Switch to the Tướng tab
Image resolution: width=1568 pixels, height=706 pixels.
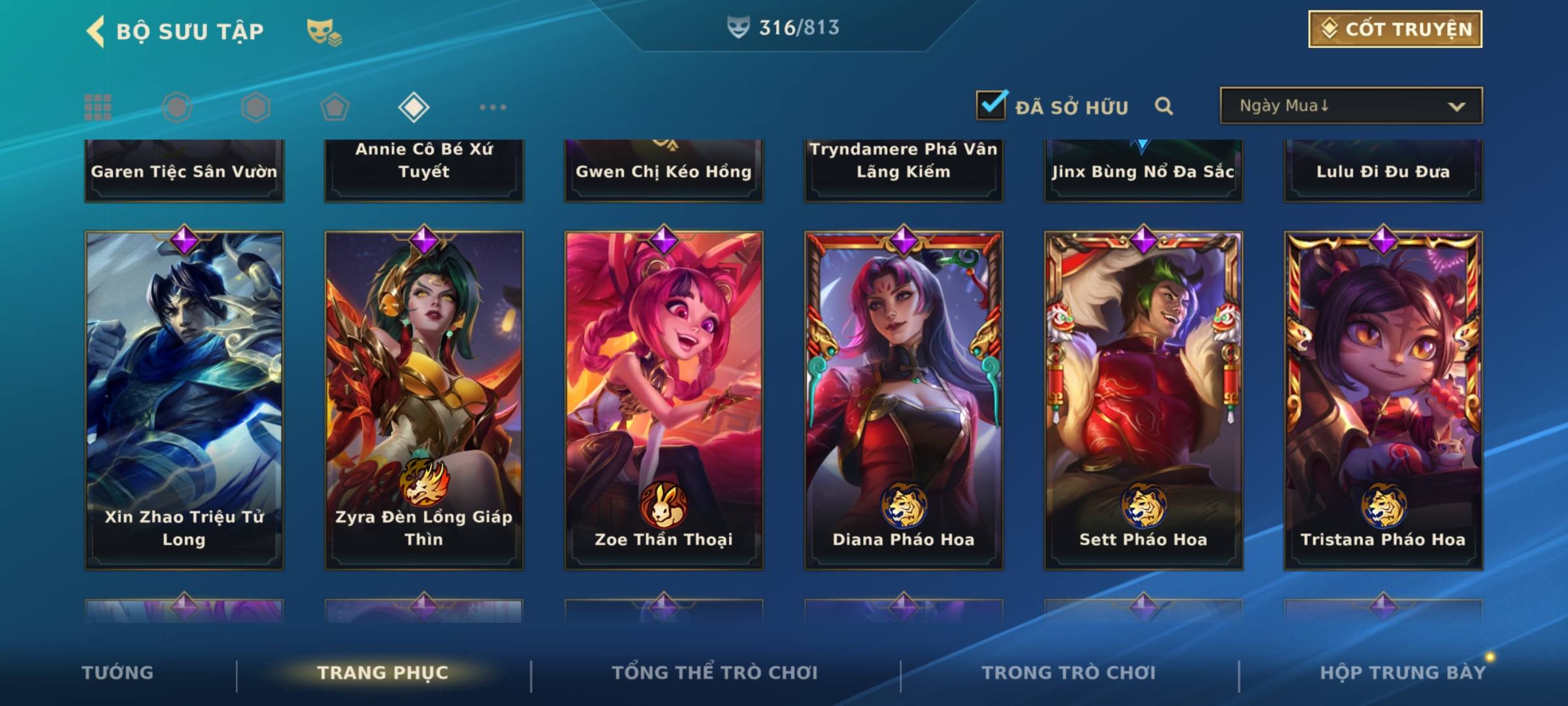pos(118,673)
